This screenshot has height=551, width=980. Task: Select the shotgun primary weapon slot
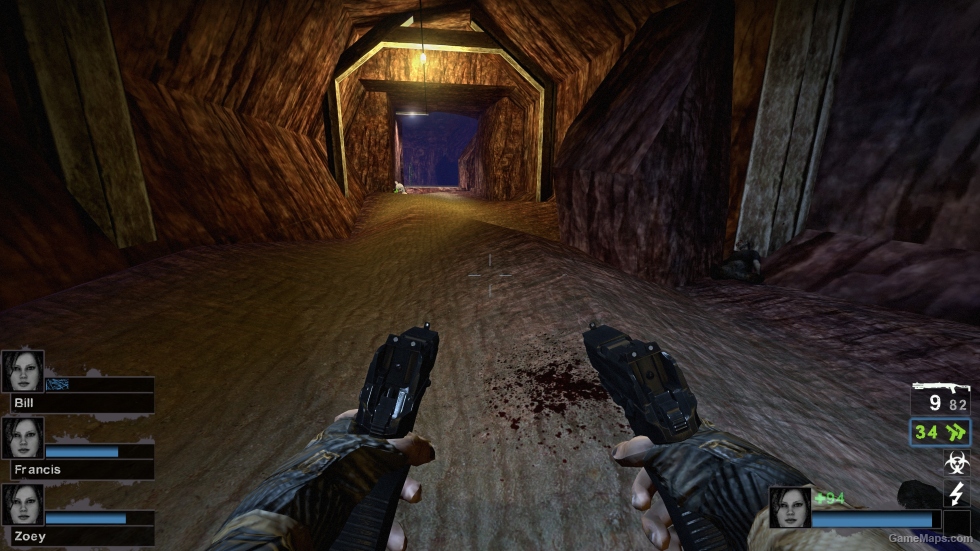[940, 398]
